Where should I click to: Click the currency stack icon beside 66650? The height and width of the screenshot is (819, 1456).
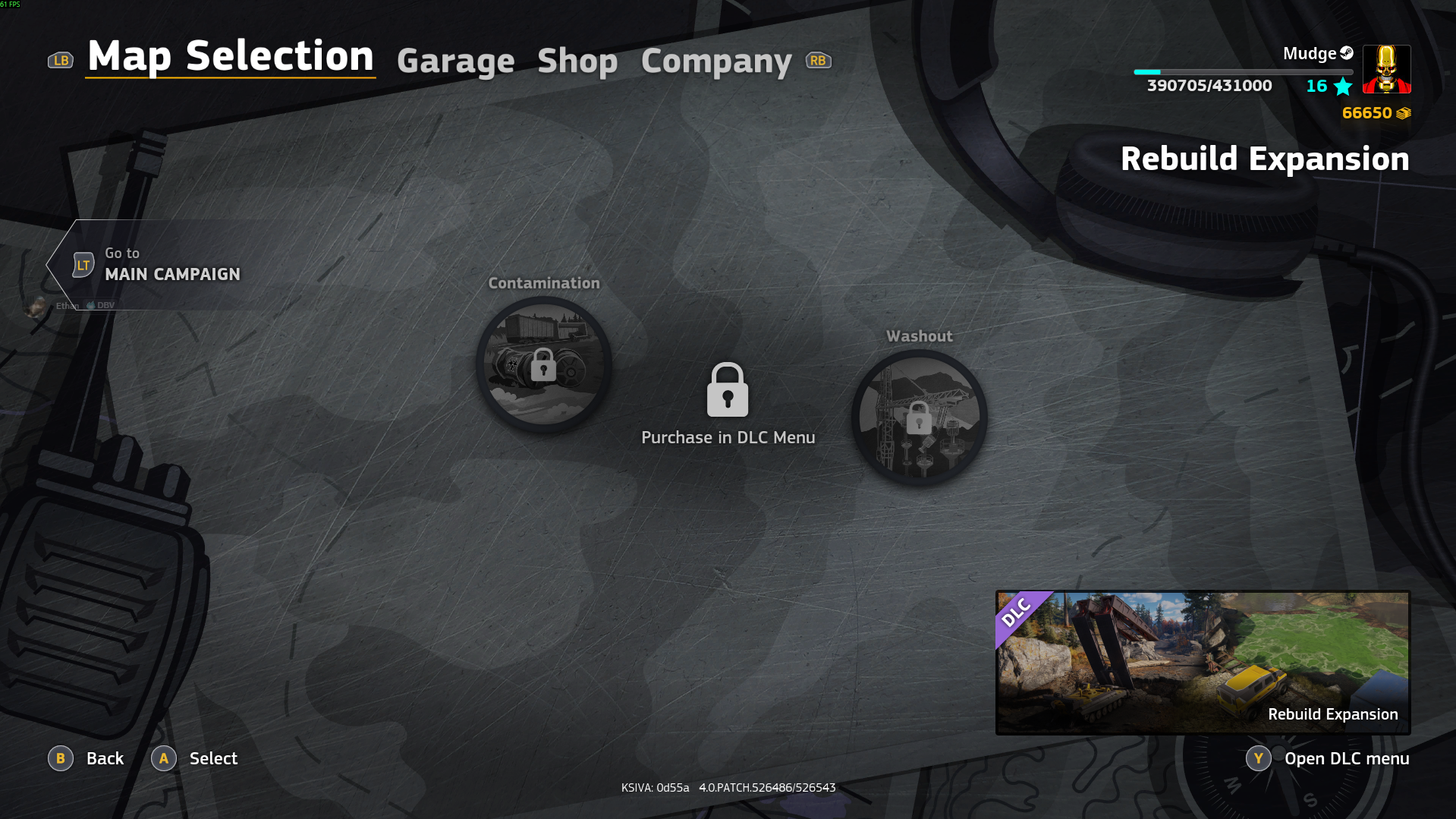click(x=1404, y=113)
